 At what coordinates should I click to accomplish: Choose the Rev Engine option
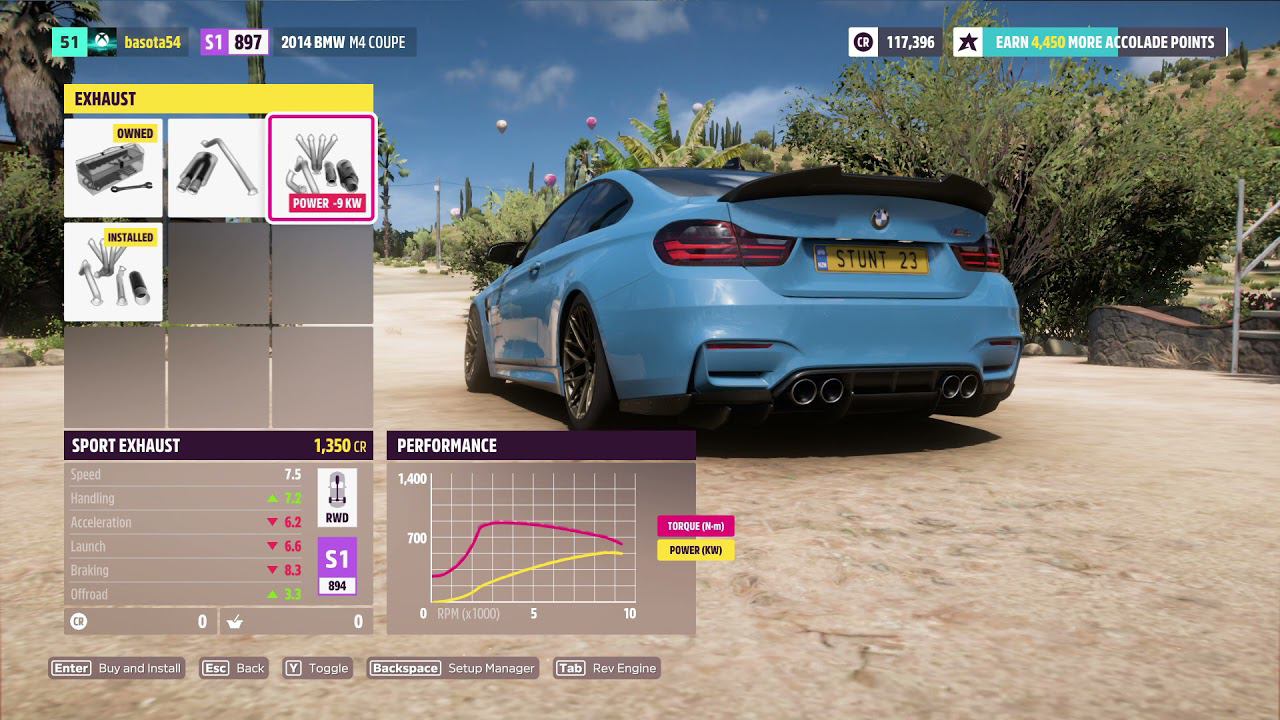(x=607, y=668)
